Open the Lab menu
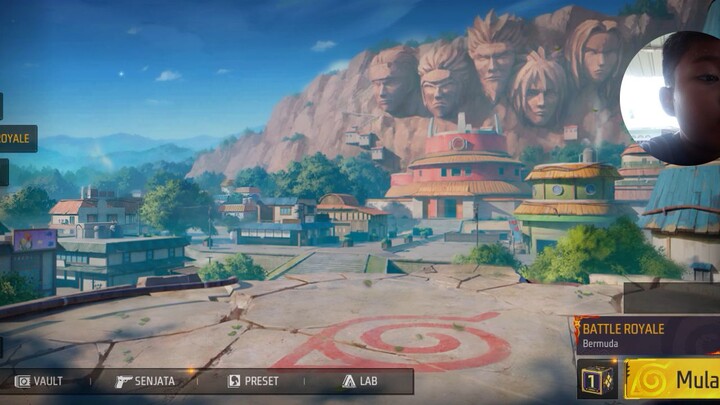720x405 pixels. pos(360,381)
